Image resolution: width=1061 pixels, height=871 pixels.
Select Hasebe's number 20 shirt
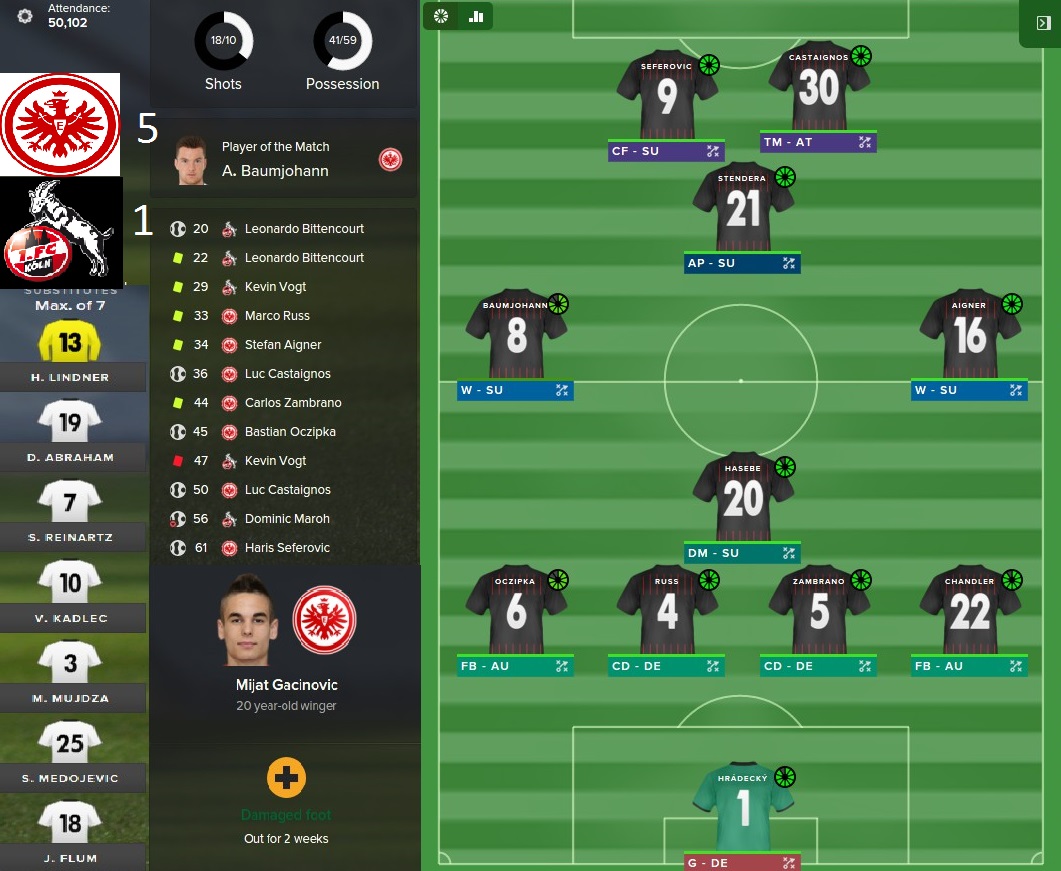click(x=743, y=498)
